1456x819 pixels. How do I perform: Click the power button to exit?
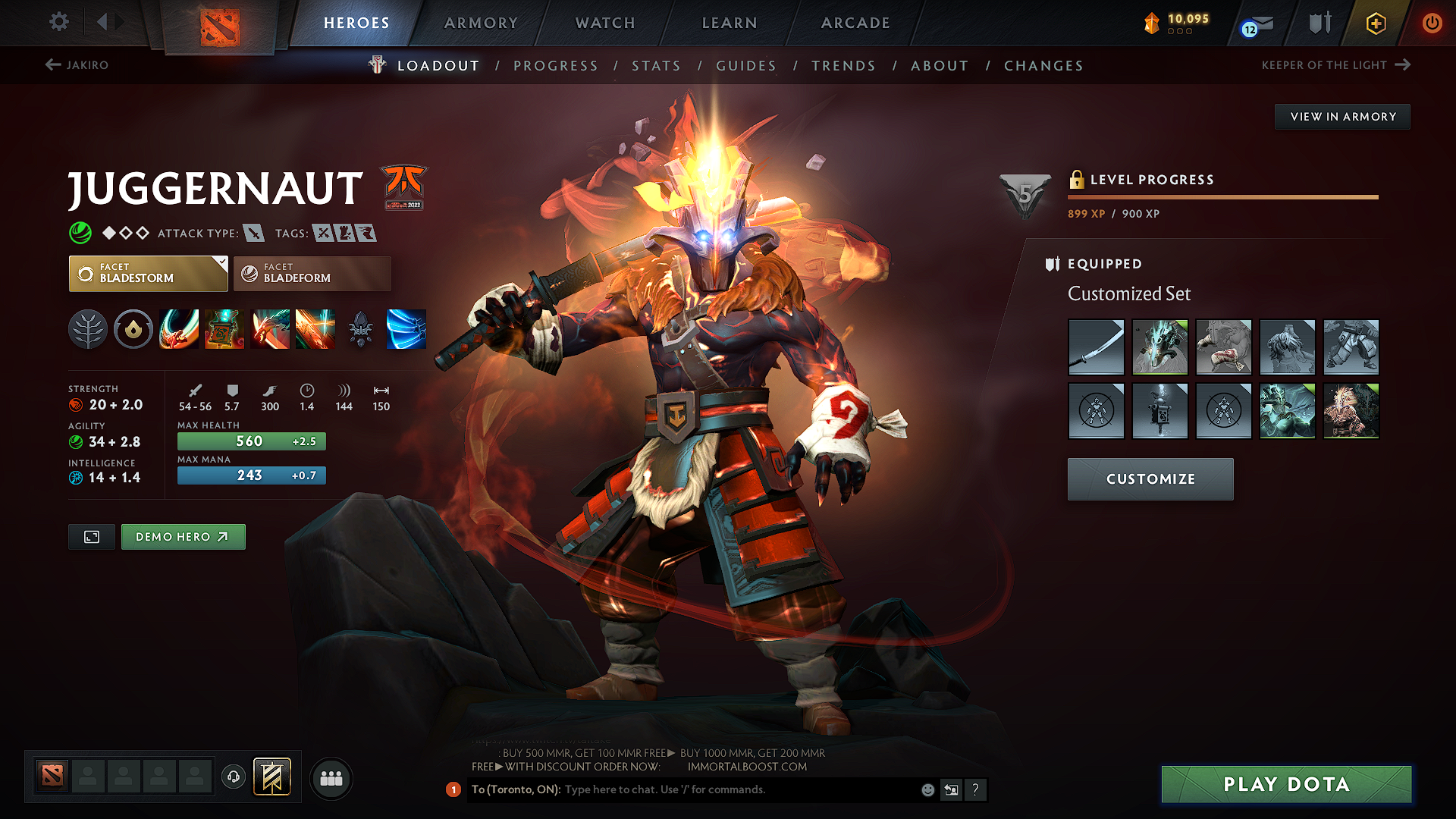coord(1432,23)
